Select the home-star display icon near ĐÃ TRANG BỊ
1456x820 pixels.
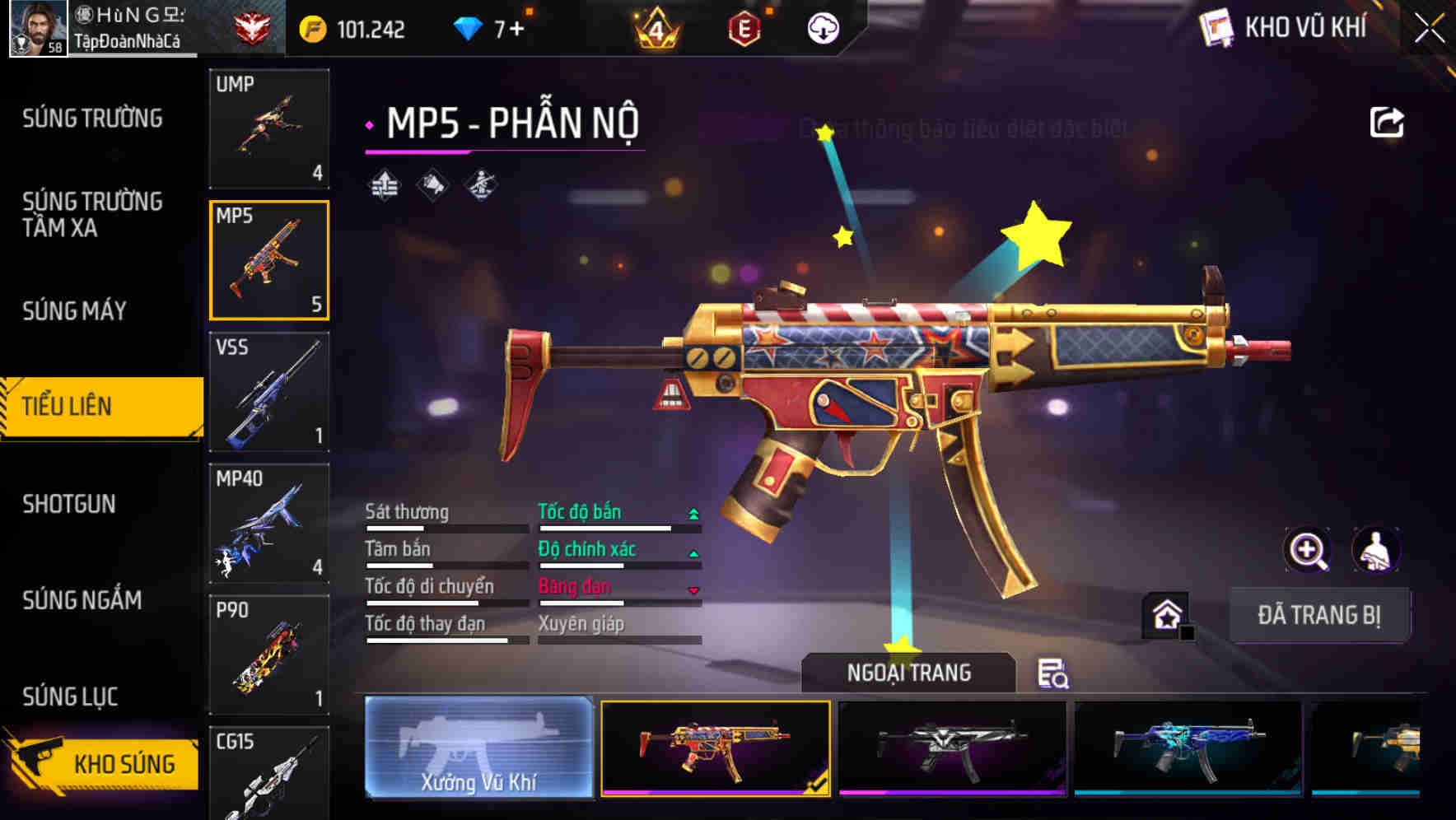point(1163,613)
